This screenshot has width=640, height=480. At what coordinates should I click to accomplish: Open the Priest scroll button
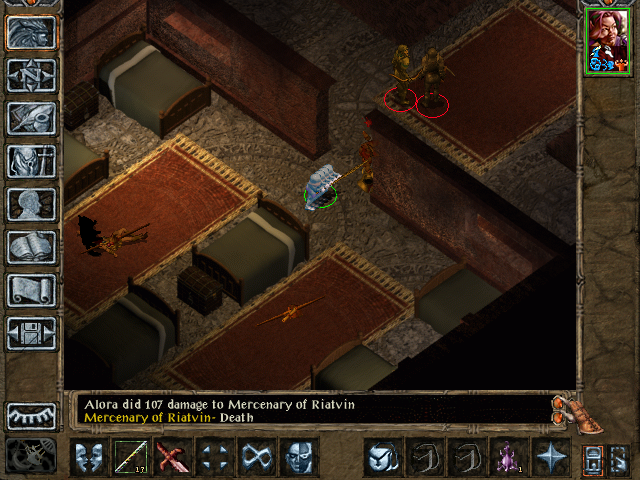click(32, 290)
